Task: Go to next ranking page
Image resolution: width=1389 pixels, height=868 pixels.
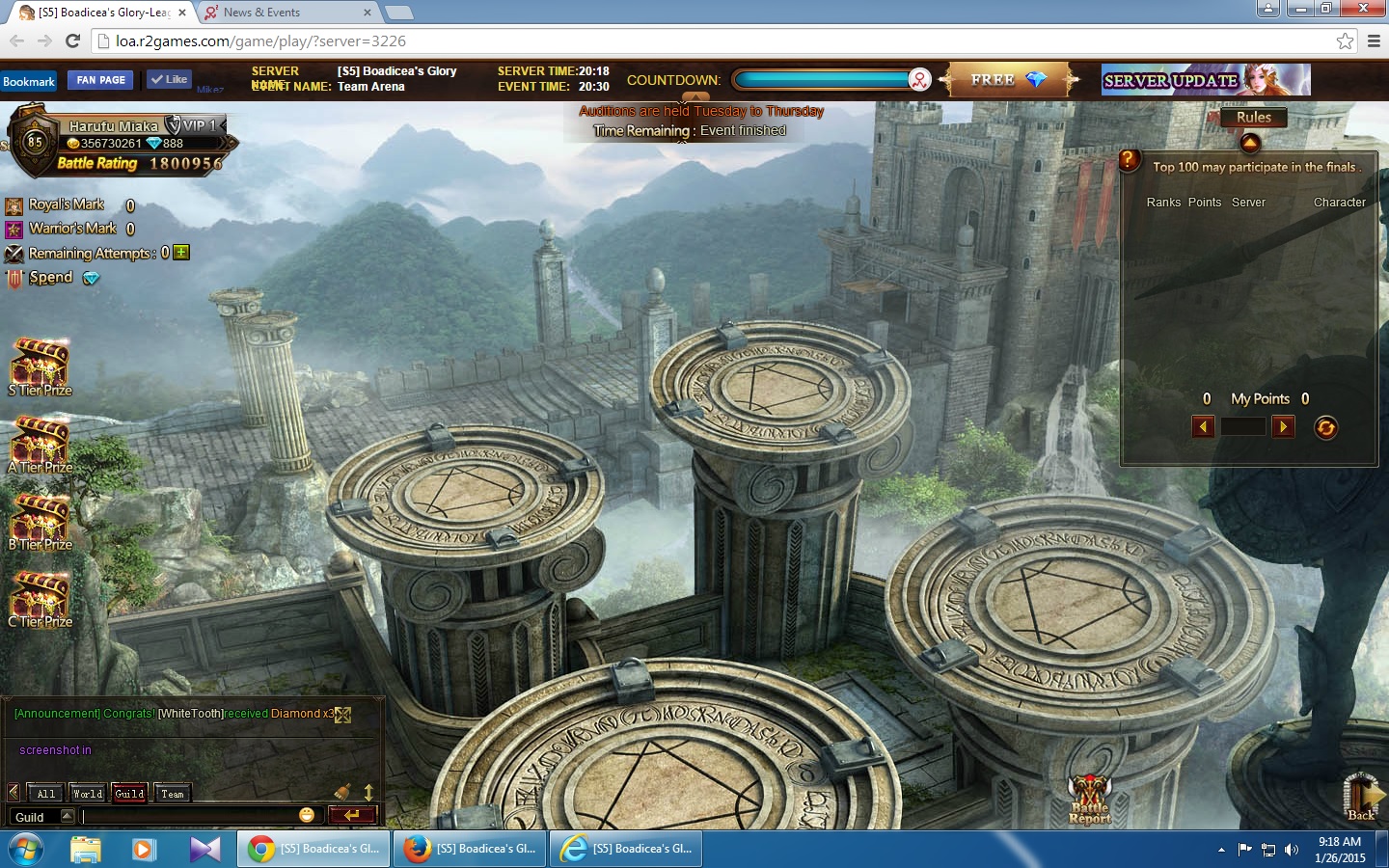Action: pyautogui.click(x=1283, y=426)
